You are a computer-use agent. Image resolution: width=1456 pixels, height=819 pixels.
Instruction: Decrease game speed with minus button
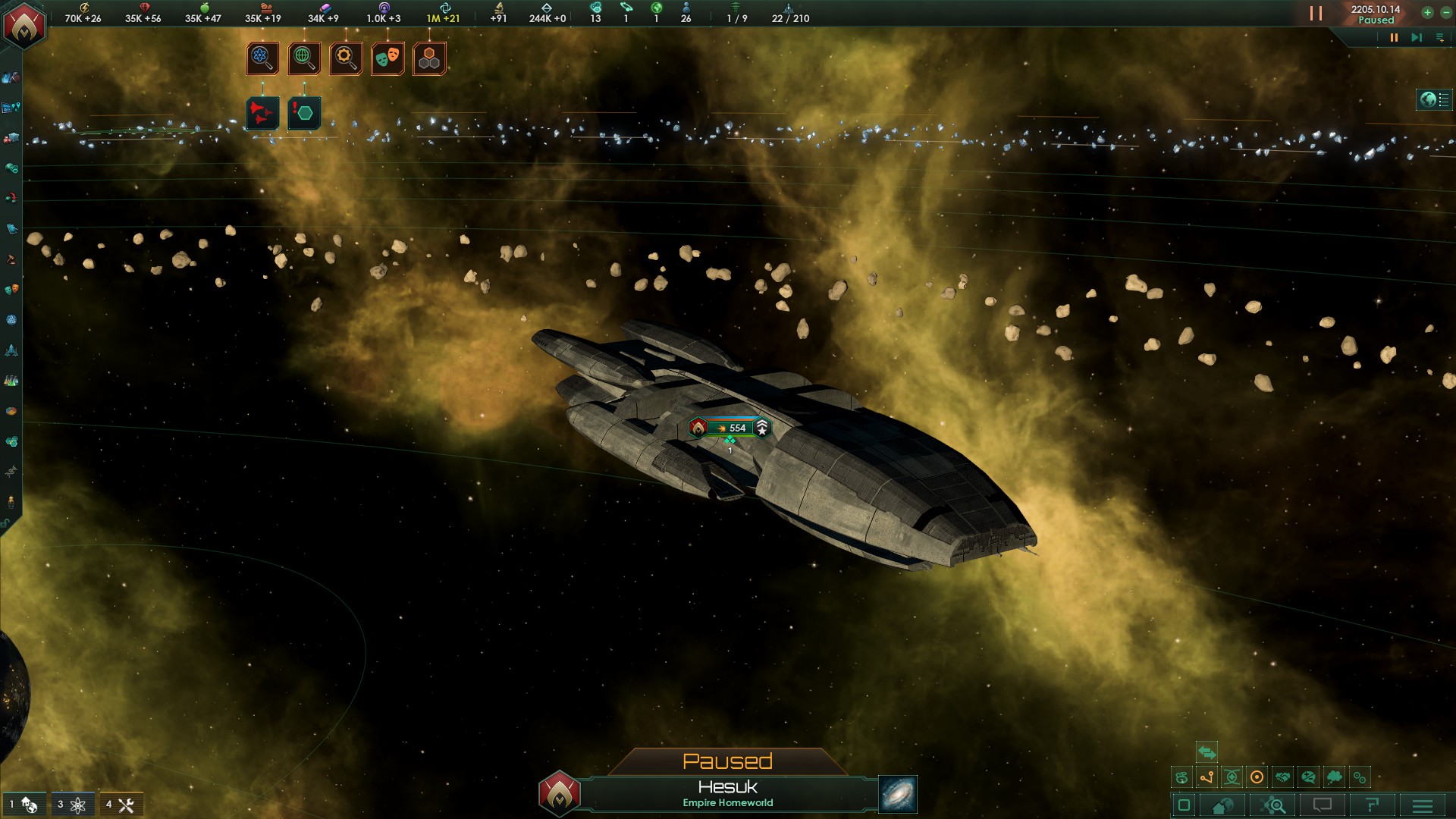coord(1445,12)
